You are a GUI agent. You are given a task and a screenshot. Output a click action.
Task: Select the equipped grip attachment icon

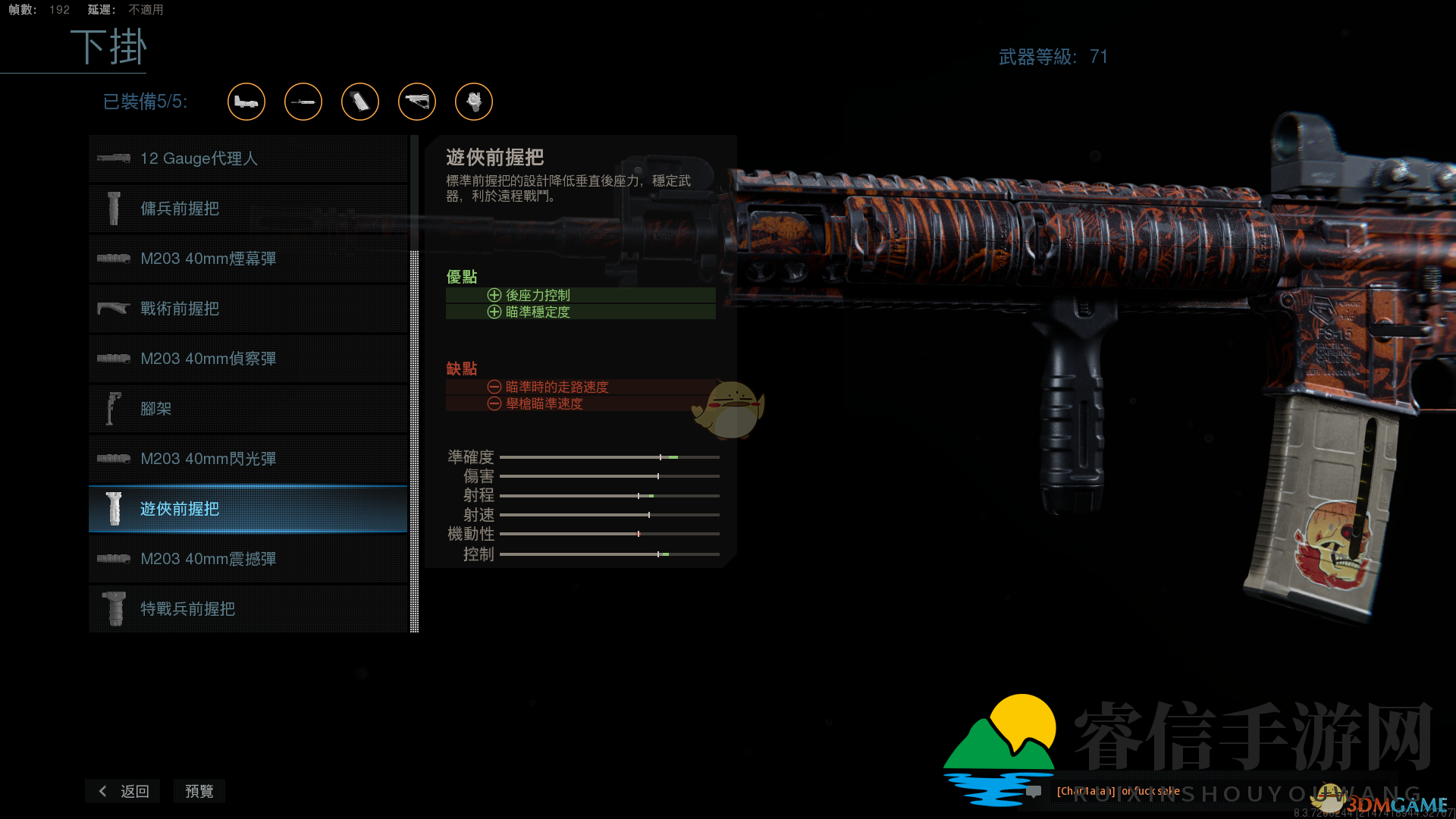pyautogui.click(x=360, y=102)
